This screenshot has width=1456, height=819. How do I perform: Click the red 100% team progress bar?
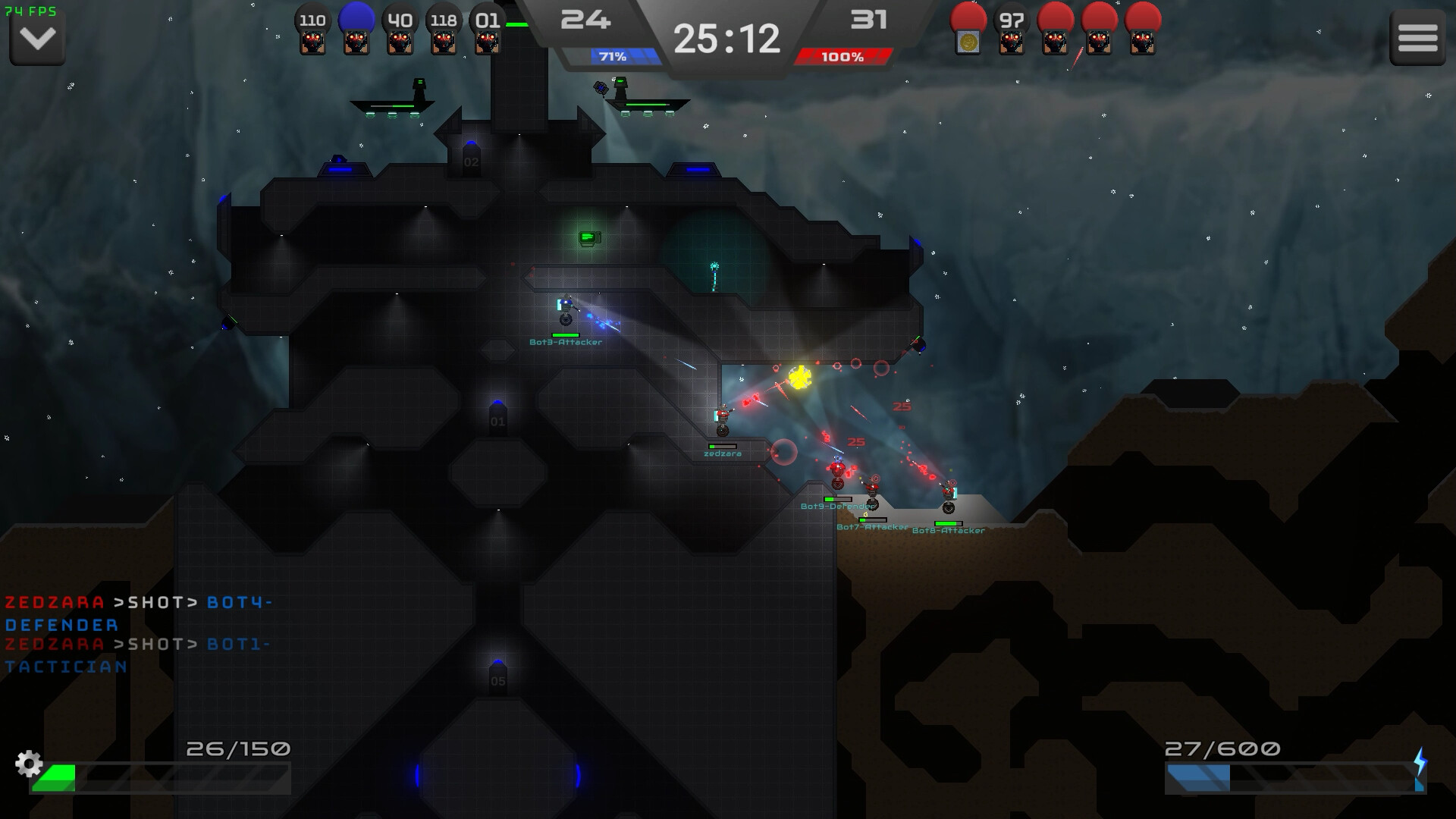(x=842, y=55)
